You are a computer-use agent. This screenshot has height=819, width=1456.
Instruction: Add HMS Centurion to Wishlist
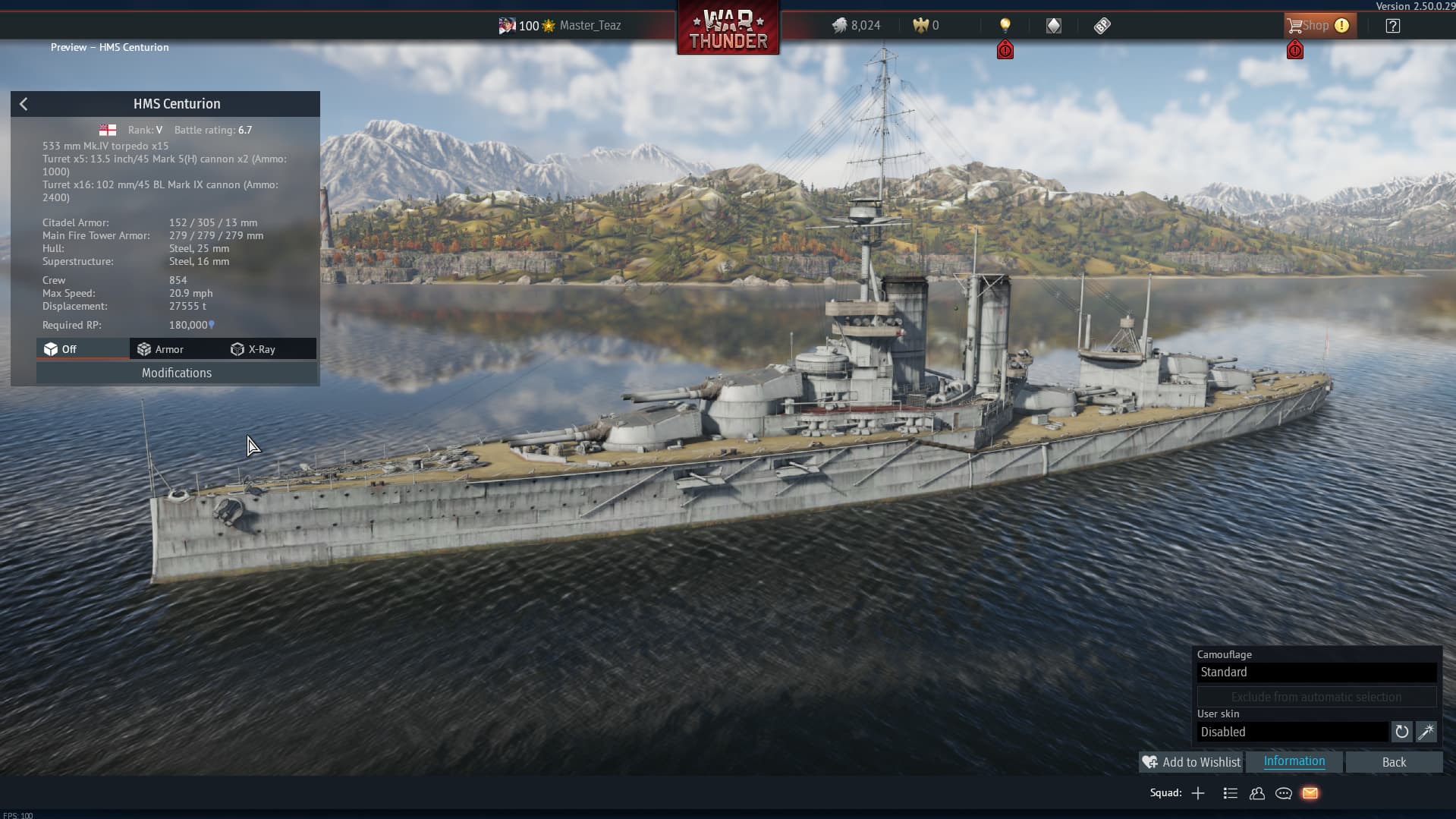(1191, 762)
